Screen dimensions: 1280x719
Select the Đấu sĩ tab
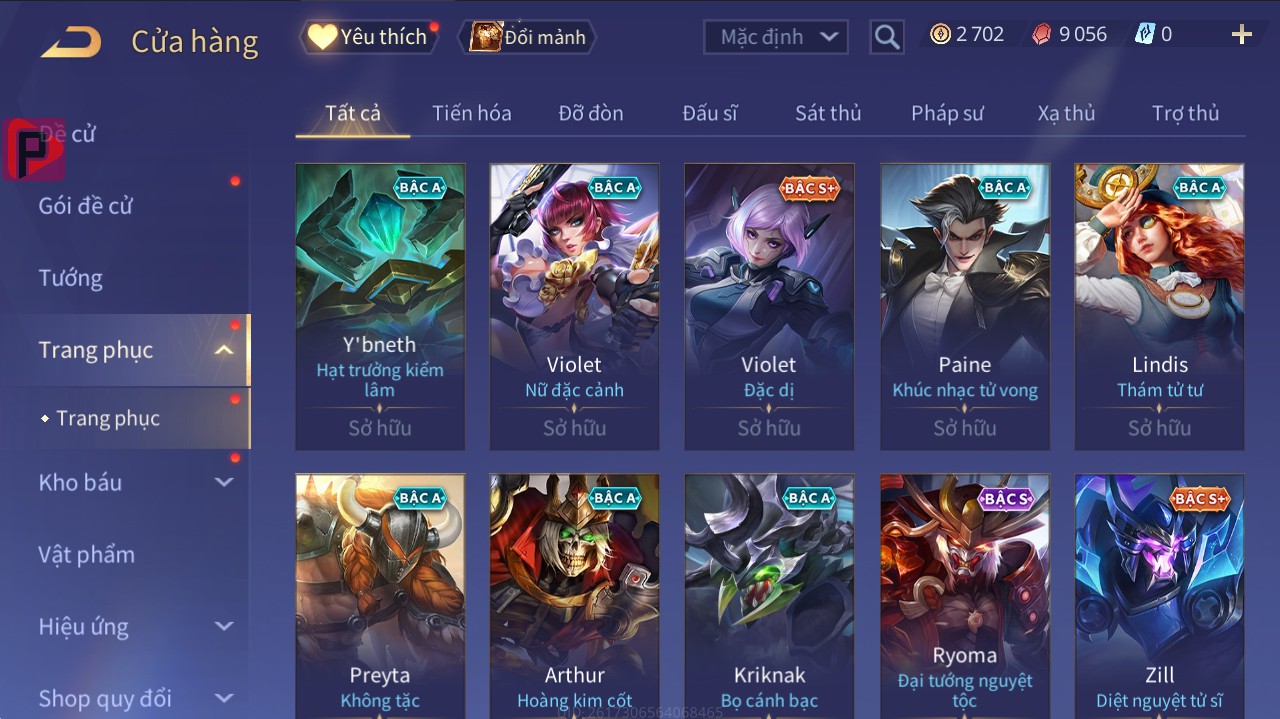click(x=709, y=113)
